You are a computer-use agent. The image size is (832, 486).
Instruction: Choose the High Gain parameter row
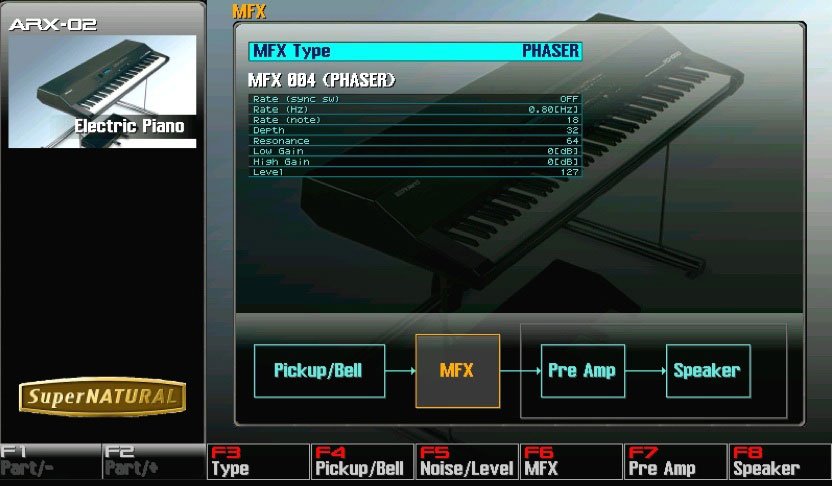tap(414, 161)
